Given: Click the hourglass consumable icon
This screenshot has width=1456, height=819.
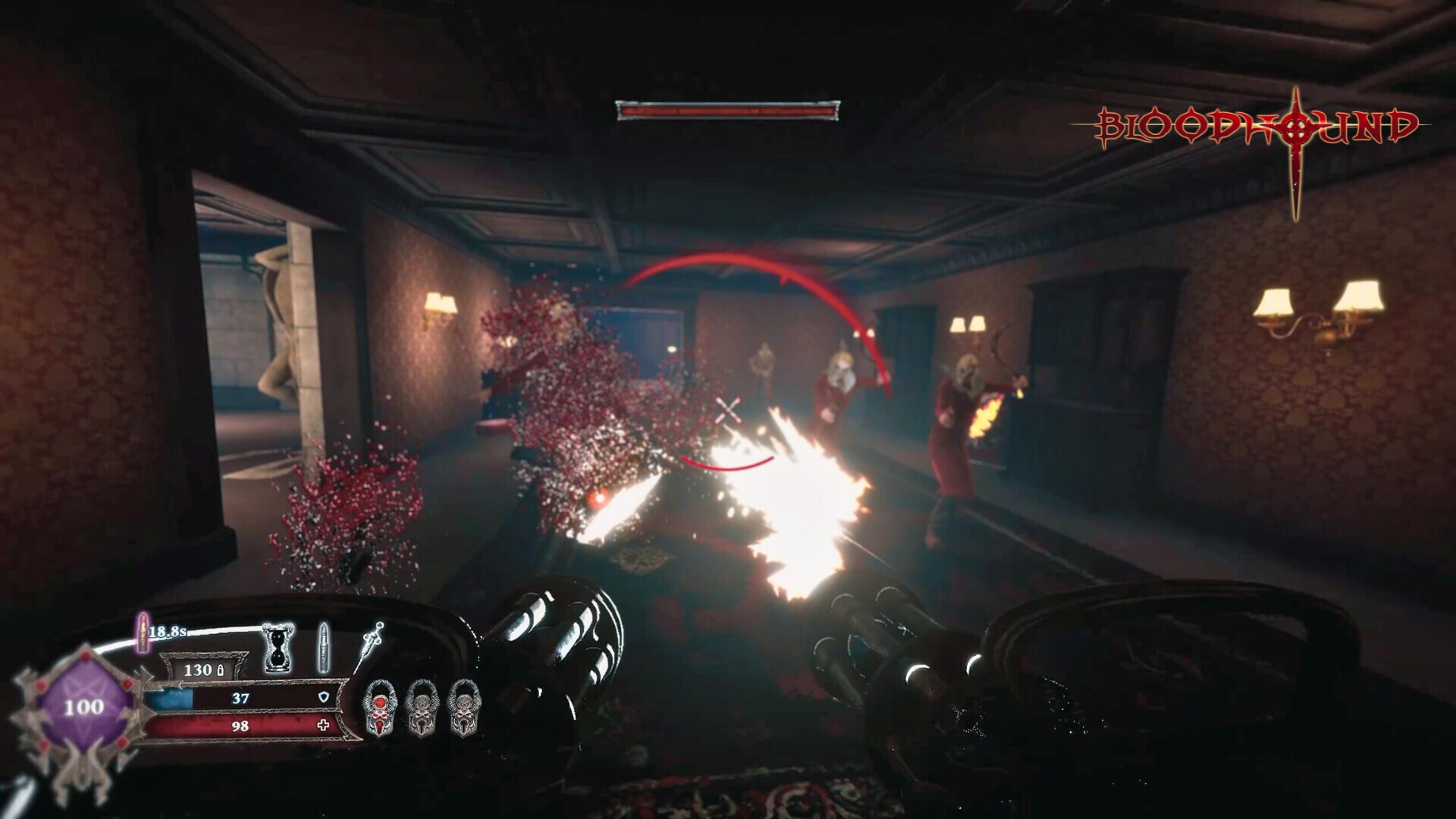Looking at the screenshot, I should [x=277, y=648].
